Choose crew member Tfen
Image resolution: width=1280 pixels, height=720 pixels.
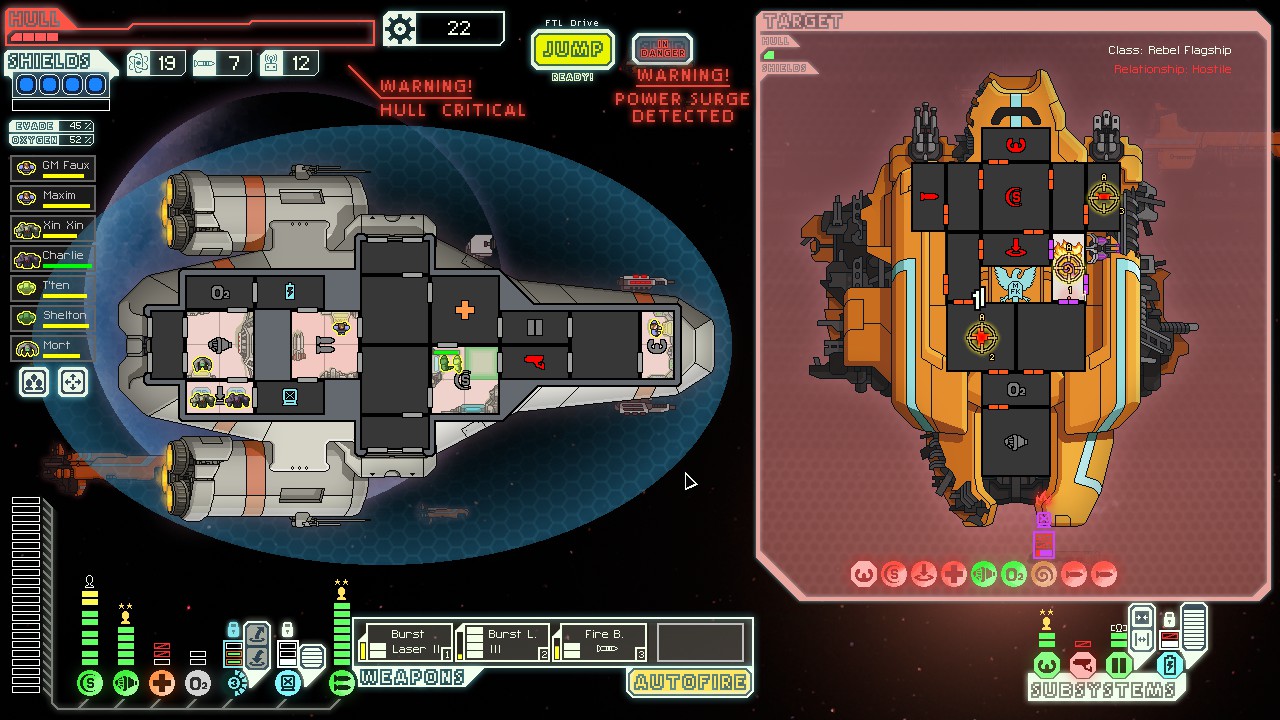click(x=54, y=287)
